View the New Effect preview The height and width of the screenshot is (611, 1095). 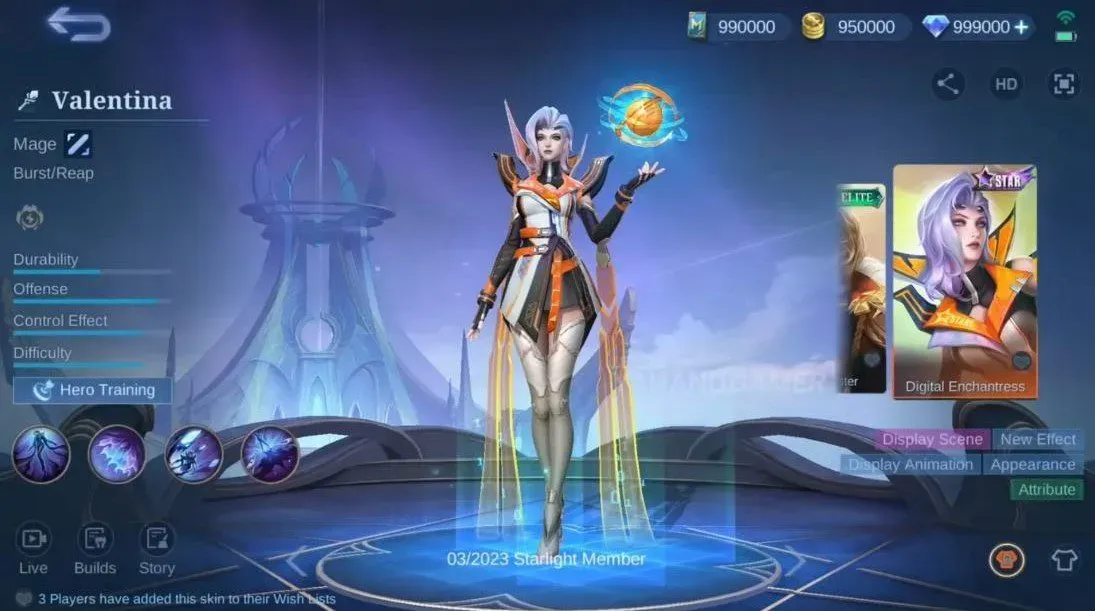[x=1037, y=439]
